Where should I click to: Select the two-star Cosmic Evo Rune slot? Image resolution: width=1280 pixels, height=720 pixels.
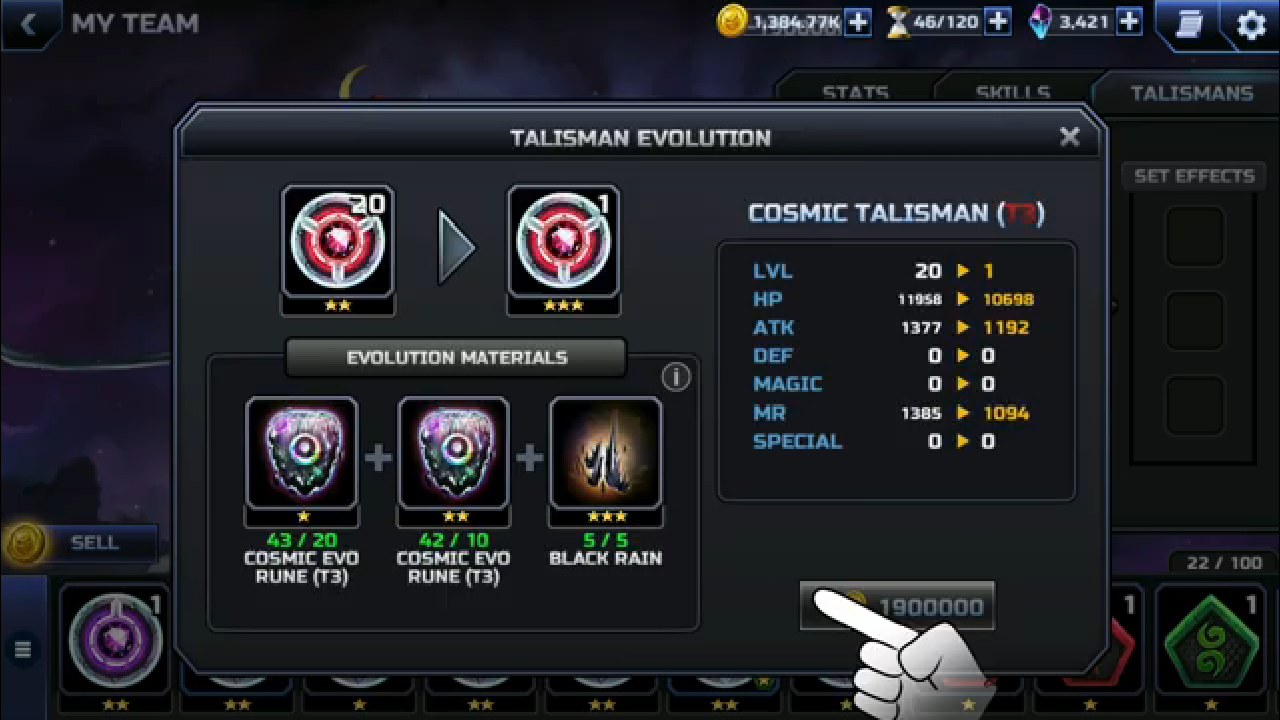(x=453, y=453)
